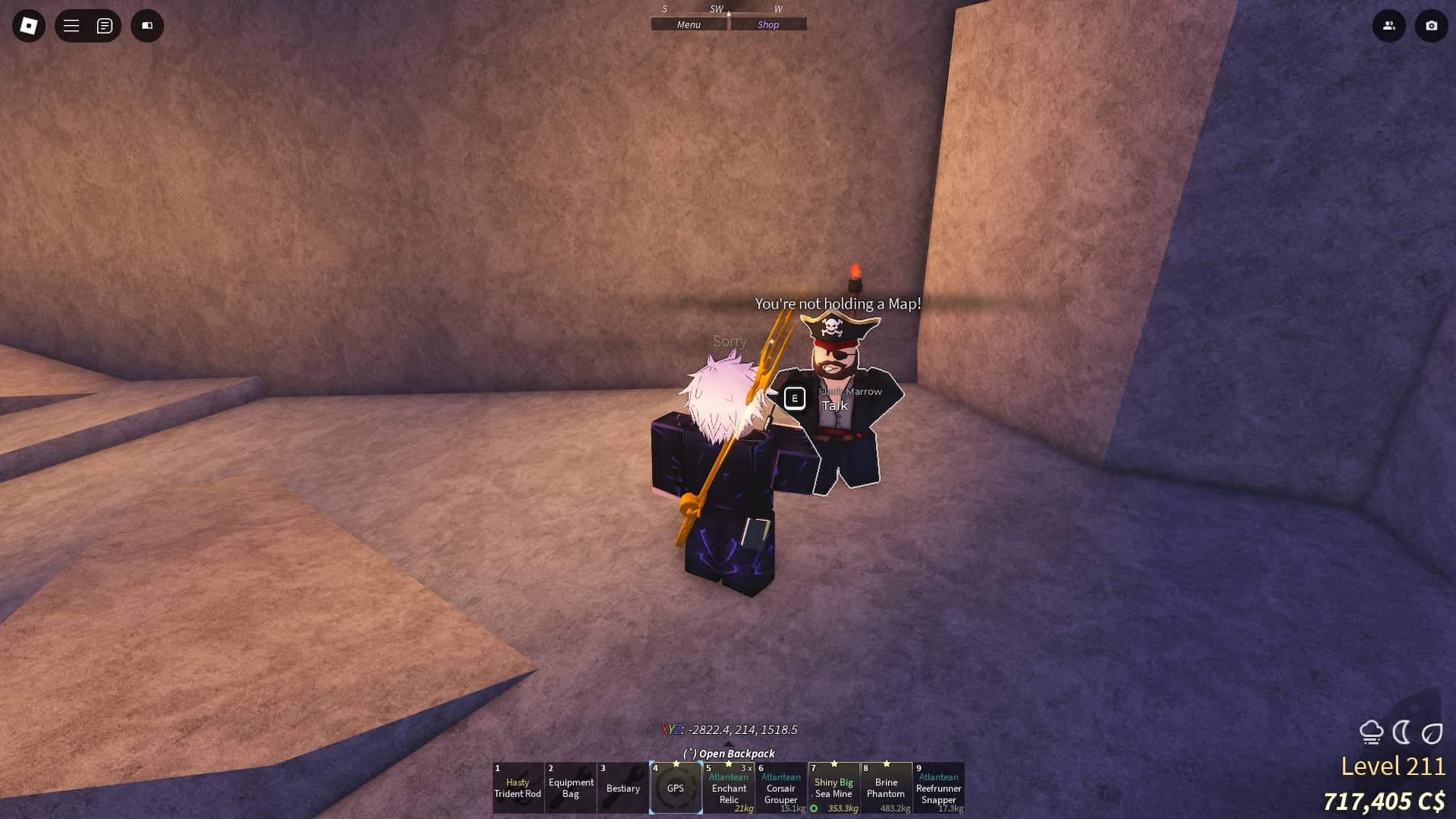
Task: Select the GPS tool in the hotbar
Action: (676, 788)
